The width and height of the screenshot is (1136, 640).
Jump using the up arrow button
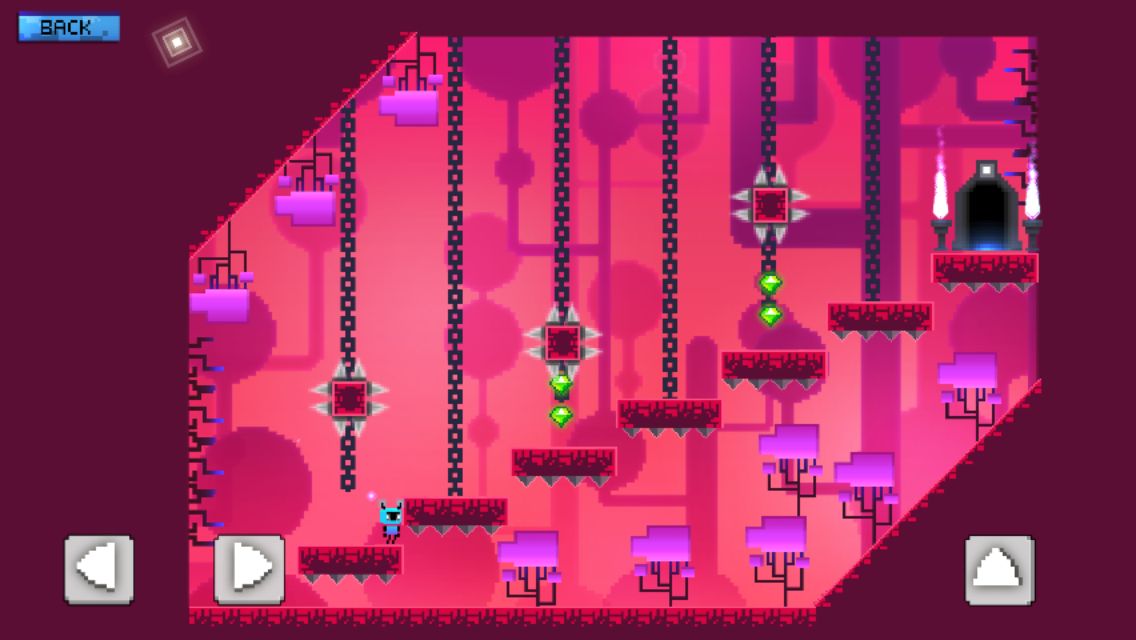tap(999, 570)
